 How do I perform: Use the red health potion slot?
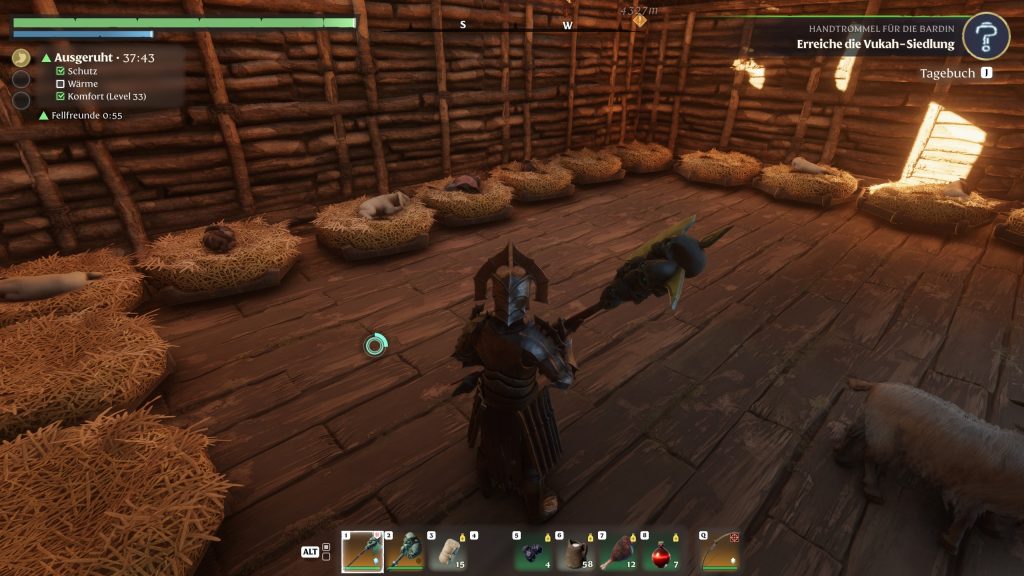660,551
